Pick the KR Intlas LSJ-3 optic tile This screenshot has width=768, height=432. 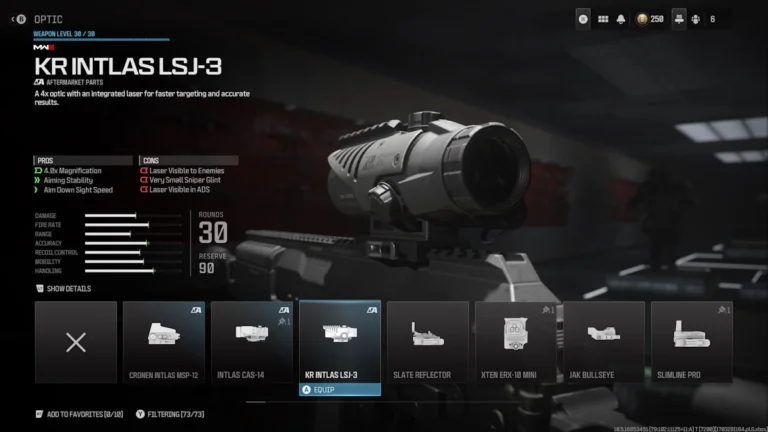pos(340,340)
